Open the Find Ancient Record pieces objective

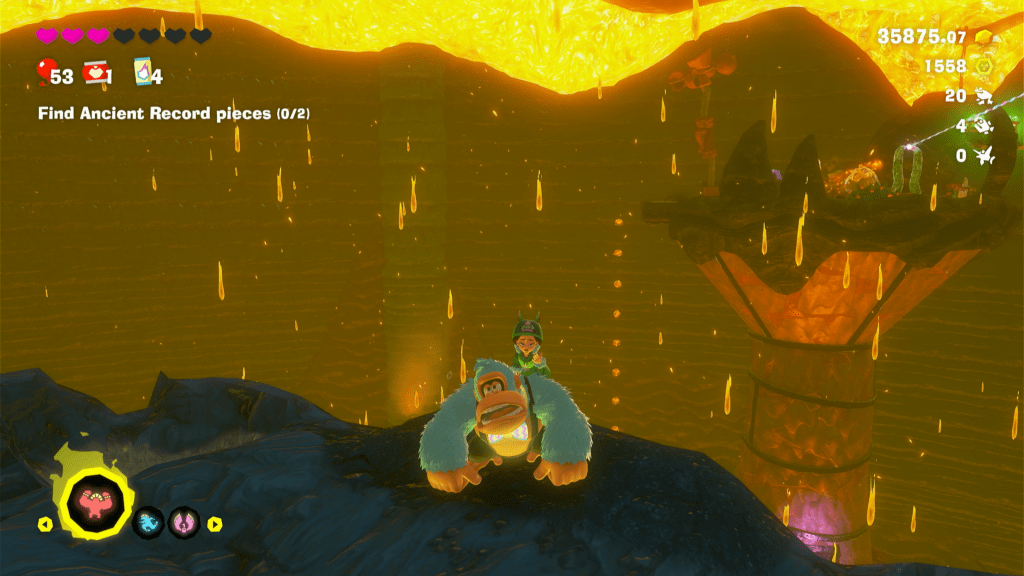click(173, 114)
